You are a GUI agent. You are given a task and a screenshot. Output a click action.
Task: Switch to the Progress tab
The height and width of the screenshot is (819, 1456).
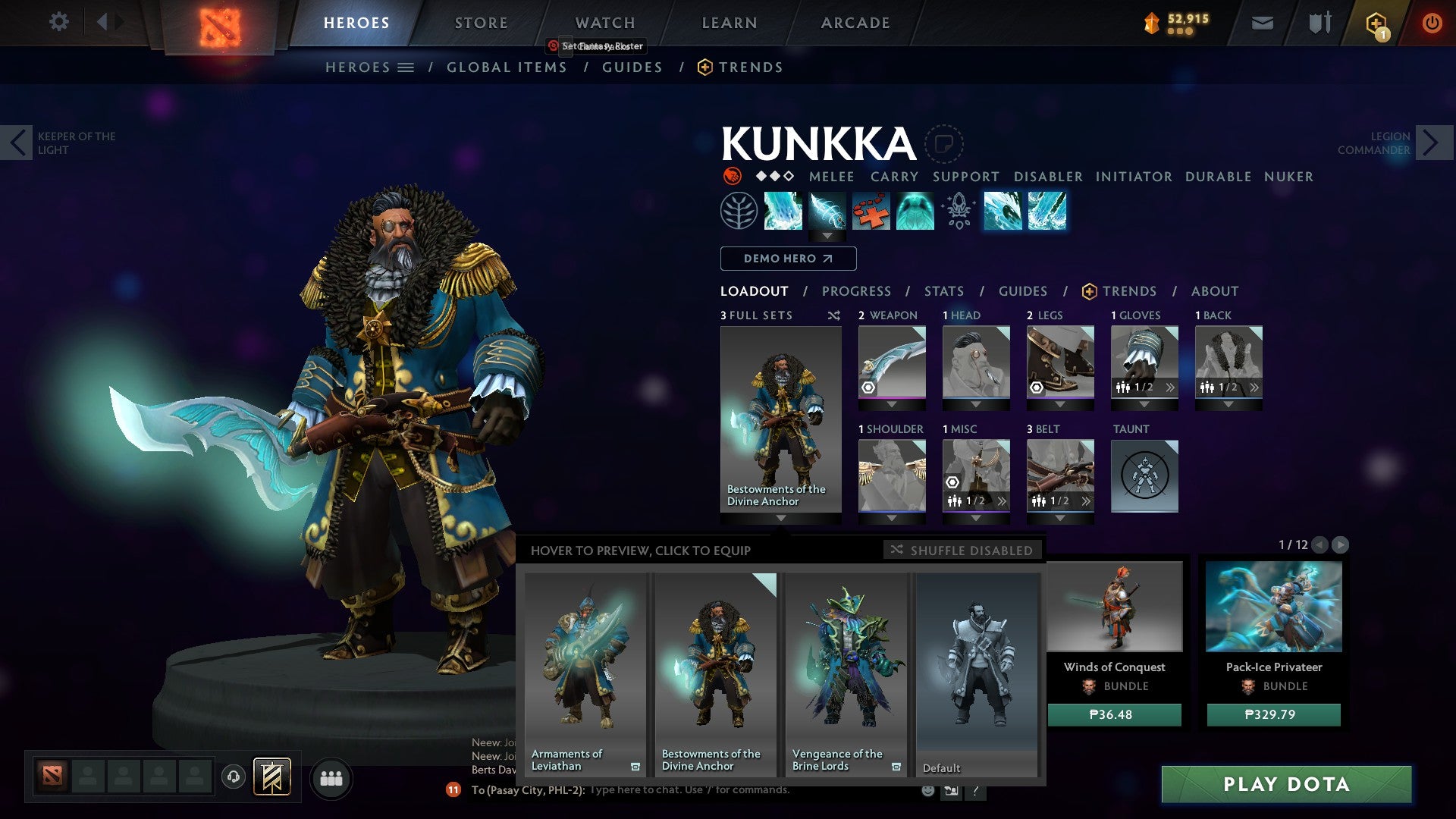pos(857,291)
